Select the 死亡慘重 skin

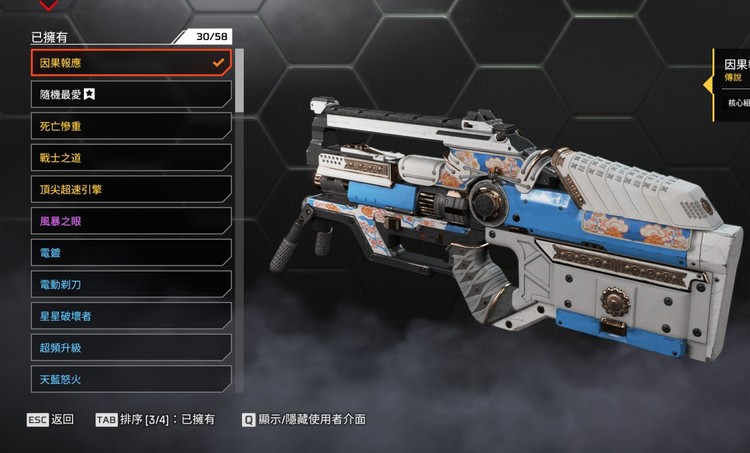tap(131, 126)
